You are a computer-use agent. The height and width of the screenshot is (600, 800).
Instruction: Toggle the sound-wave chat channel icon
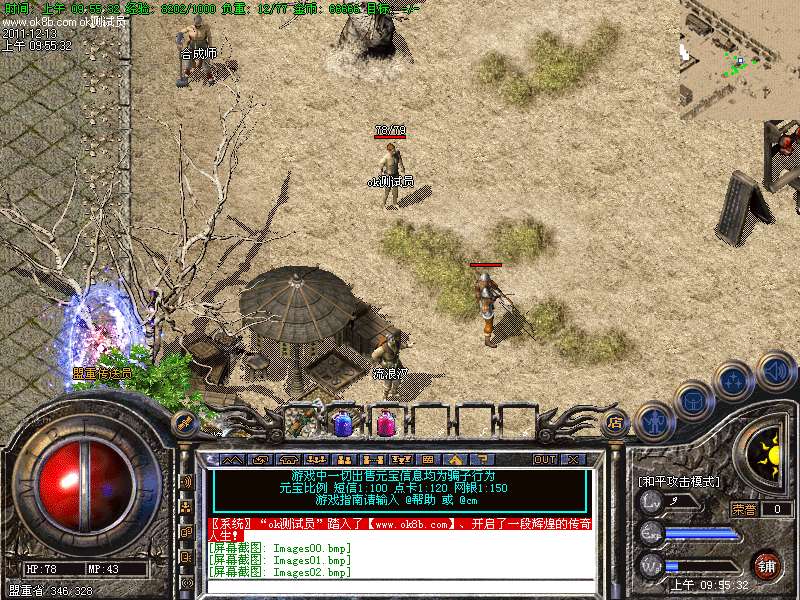point(186,482)
